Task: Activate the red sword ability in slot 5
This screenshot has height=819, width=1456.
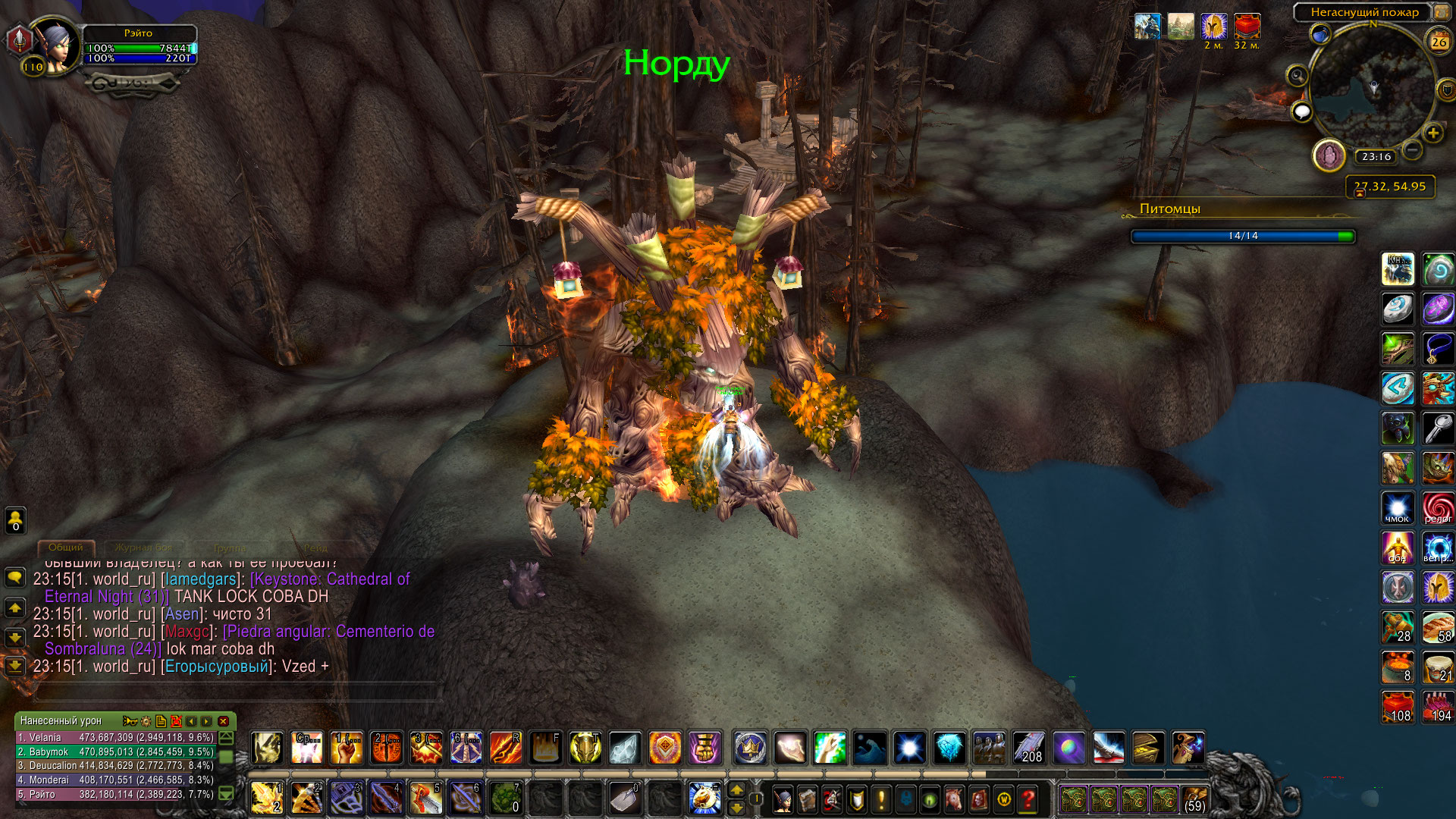Action: tap(425, 798)
